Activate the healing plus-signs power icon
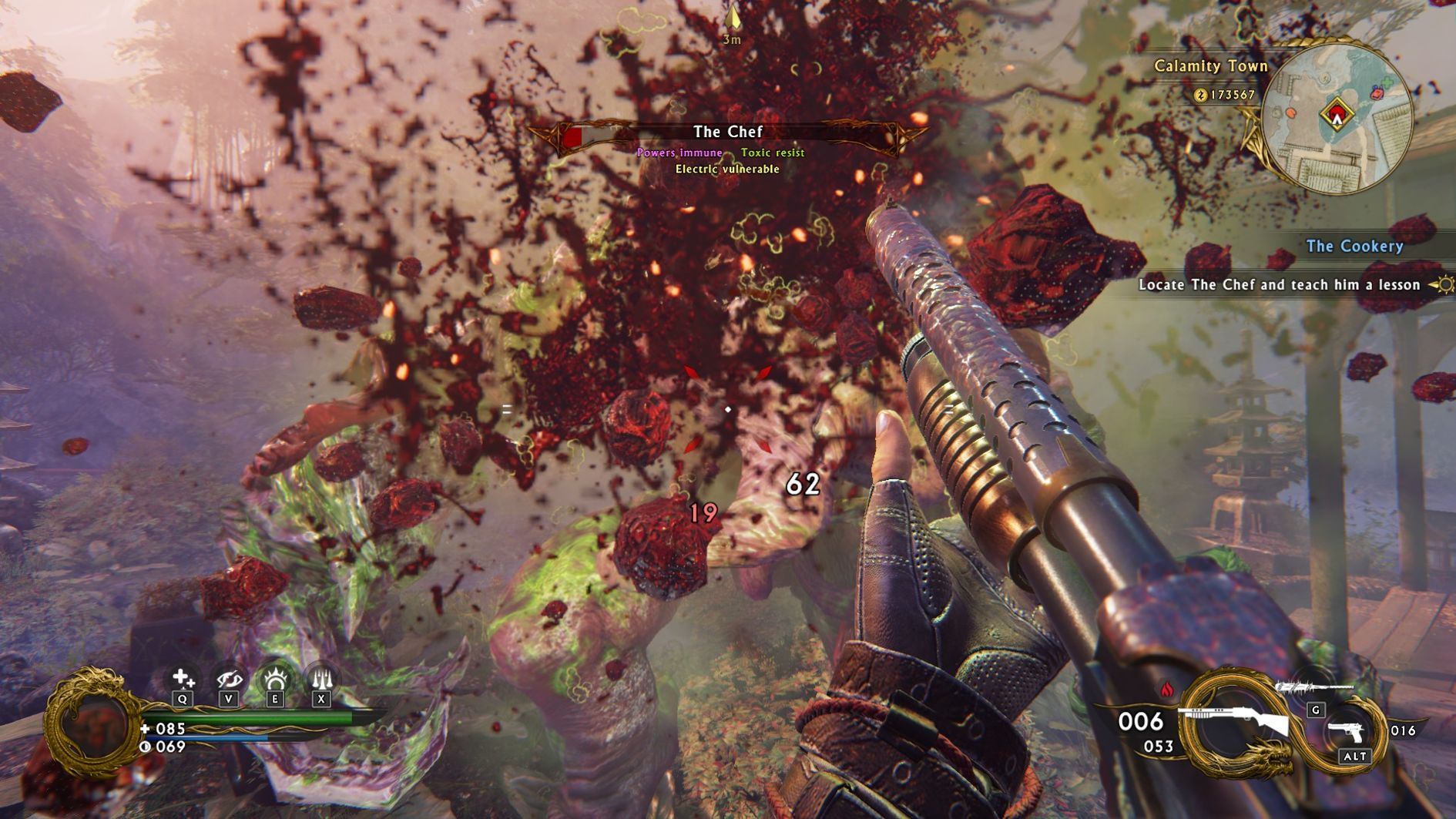The width and height of the screenshot is (1456, 819). pyautogui.click(x=183, y=679)
